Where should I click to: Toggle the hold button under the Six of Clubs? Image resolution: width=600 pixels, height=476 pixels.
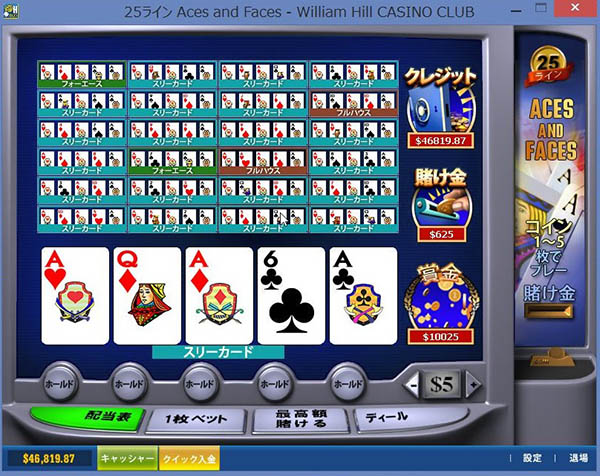coord(273,383)
